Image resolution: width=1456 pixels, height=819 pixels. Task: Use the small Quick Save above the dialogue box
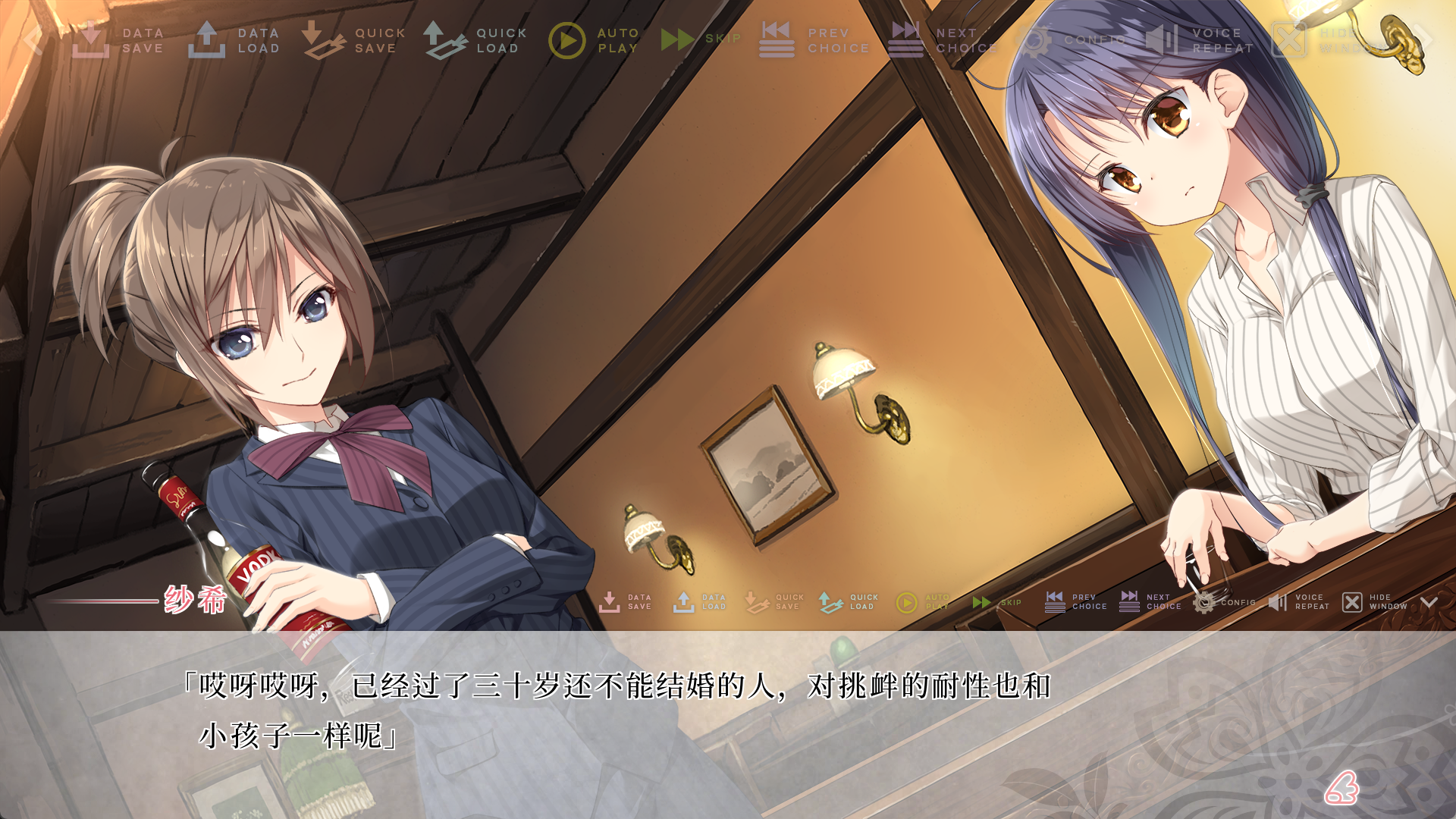773,602
